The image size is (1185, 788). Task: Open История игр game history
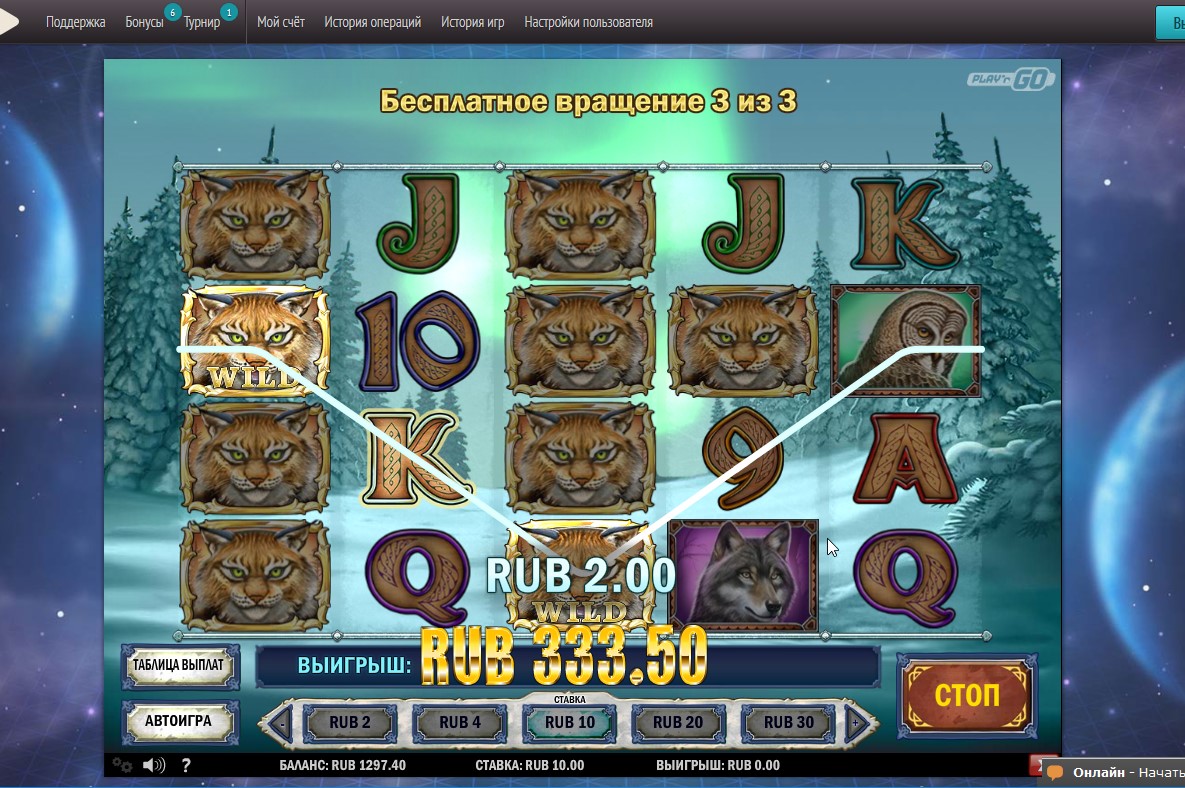[x=473, y=22]
